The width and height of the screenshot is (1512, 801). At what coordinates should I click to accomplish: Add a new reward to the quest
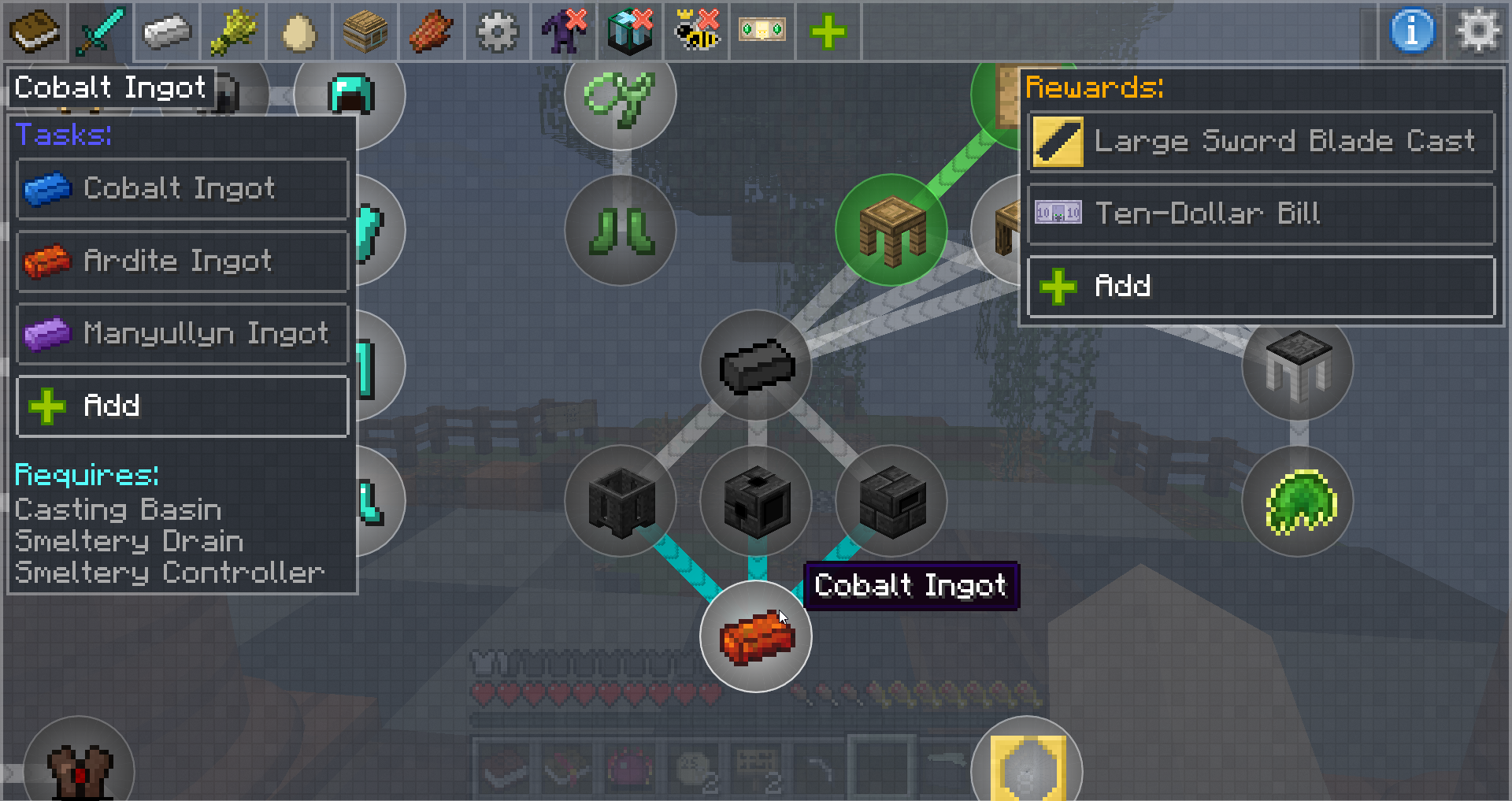1261,287
